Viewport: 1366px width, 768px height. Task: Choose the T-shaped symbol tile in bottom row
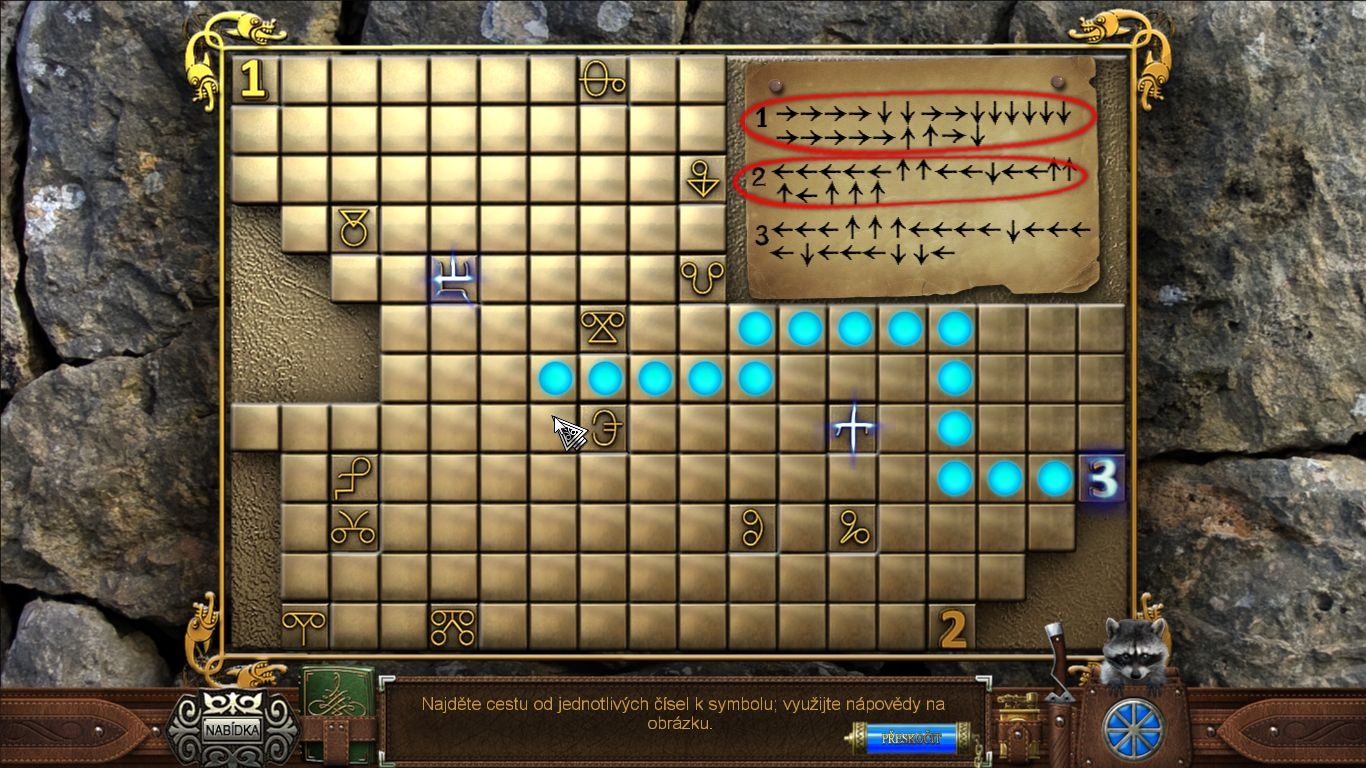pos(303,627)
